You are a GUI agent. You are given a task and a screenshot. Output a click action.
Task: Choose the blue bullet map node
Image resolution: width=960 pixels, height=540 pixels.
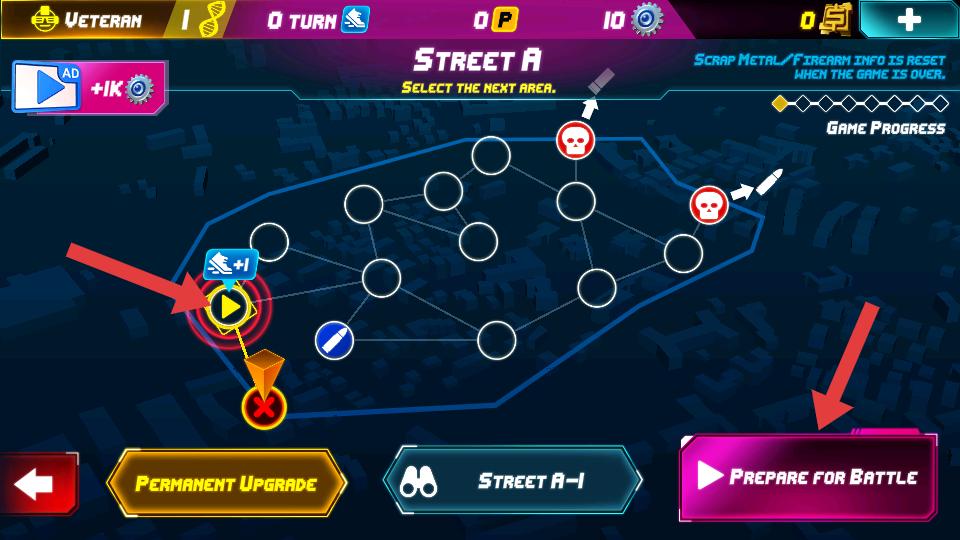(333, 341)
